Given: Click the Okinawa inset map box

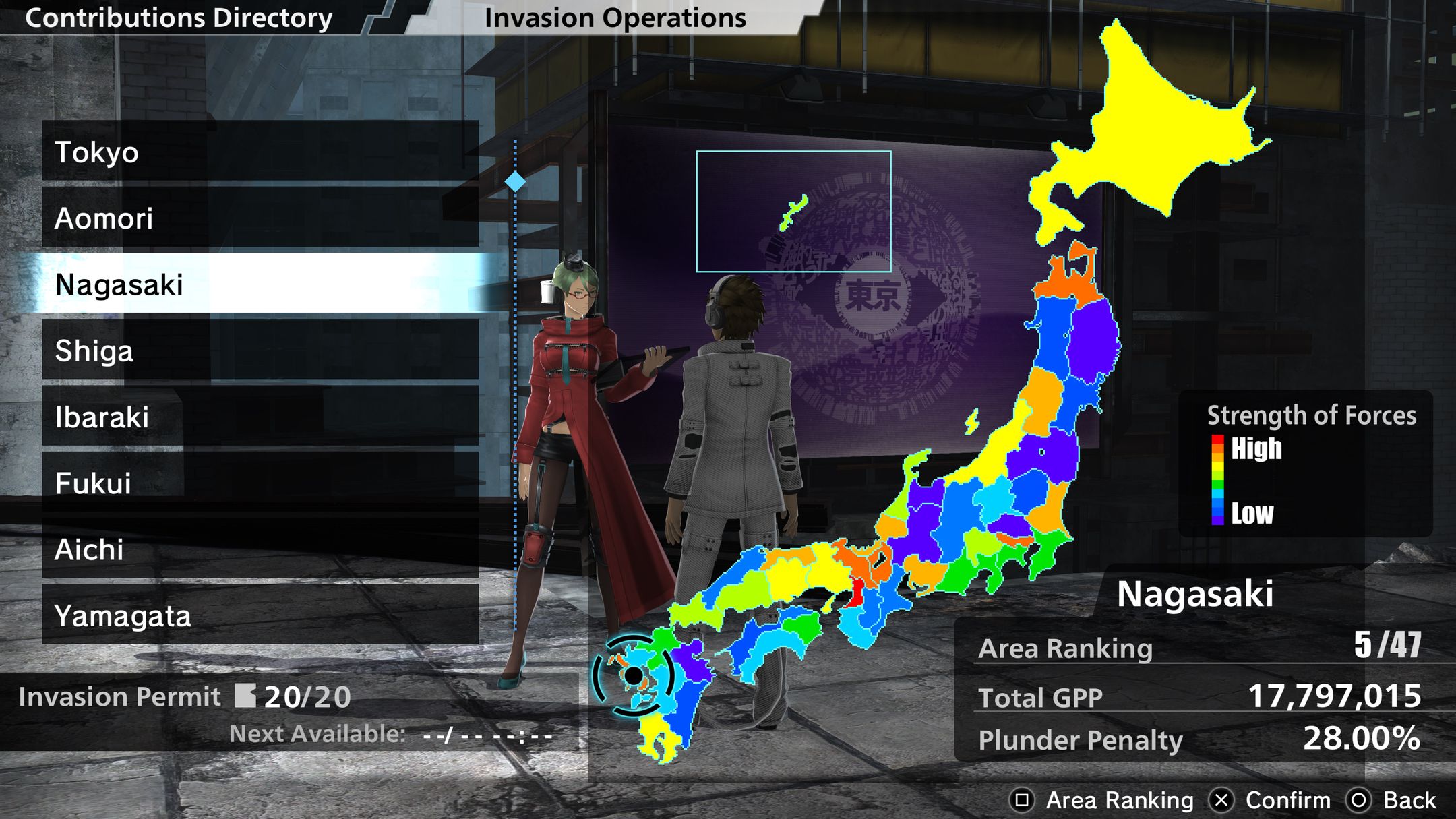Looking at the screenshot, I should click(x=793, y=211).
